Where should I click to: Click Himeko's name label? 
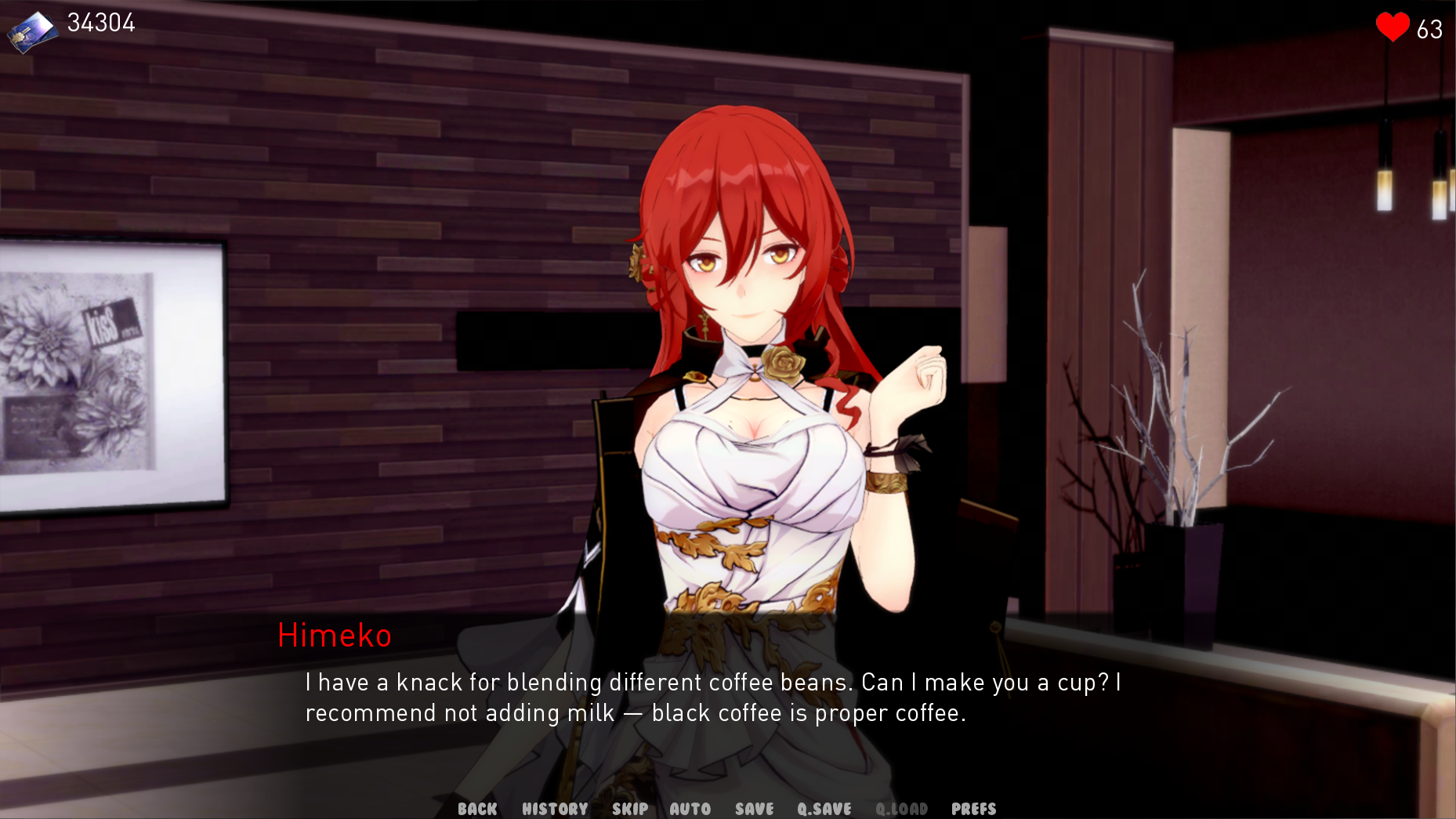(335, 636)
